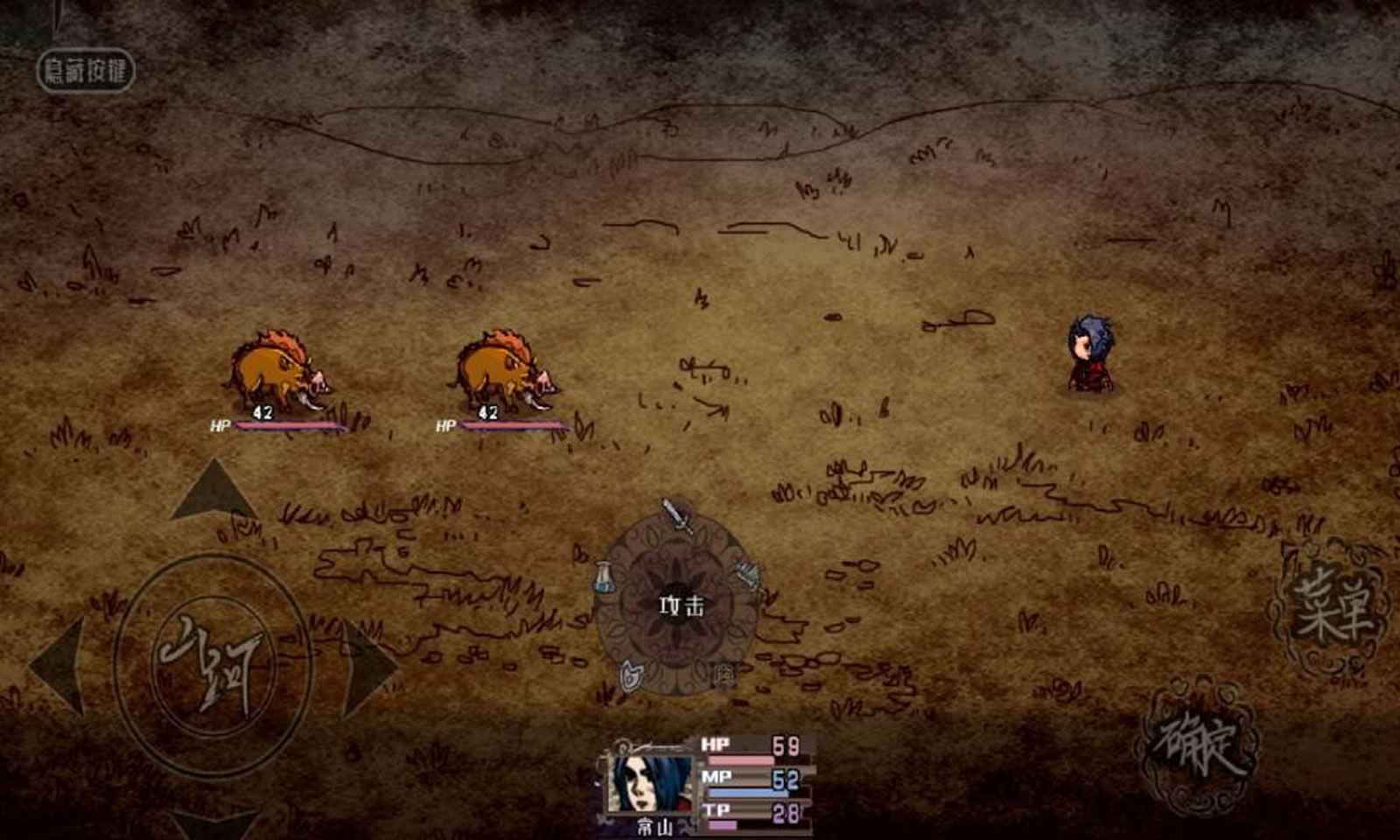Screen dimensions: 1400x840
Task: Choose the 攻击 attack command in the wheel center
Action: 682,604
